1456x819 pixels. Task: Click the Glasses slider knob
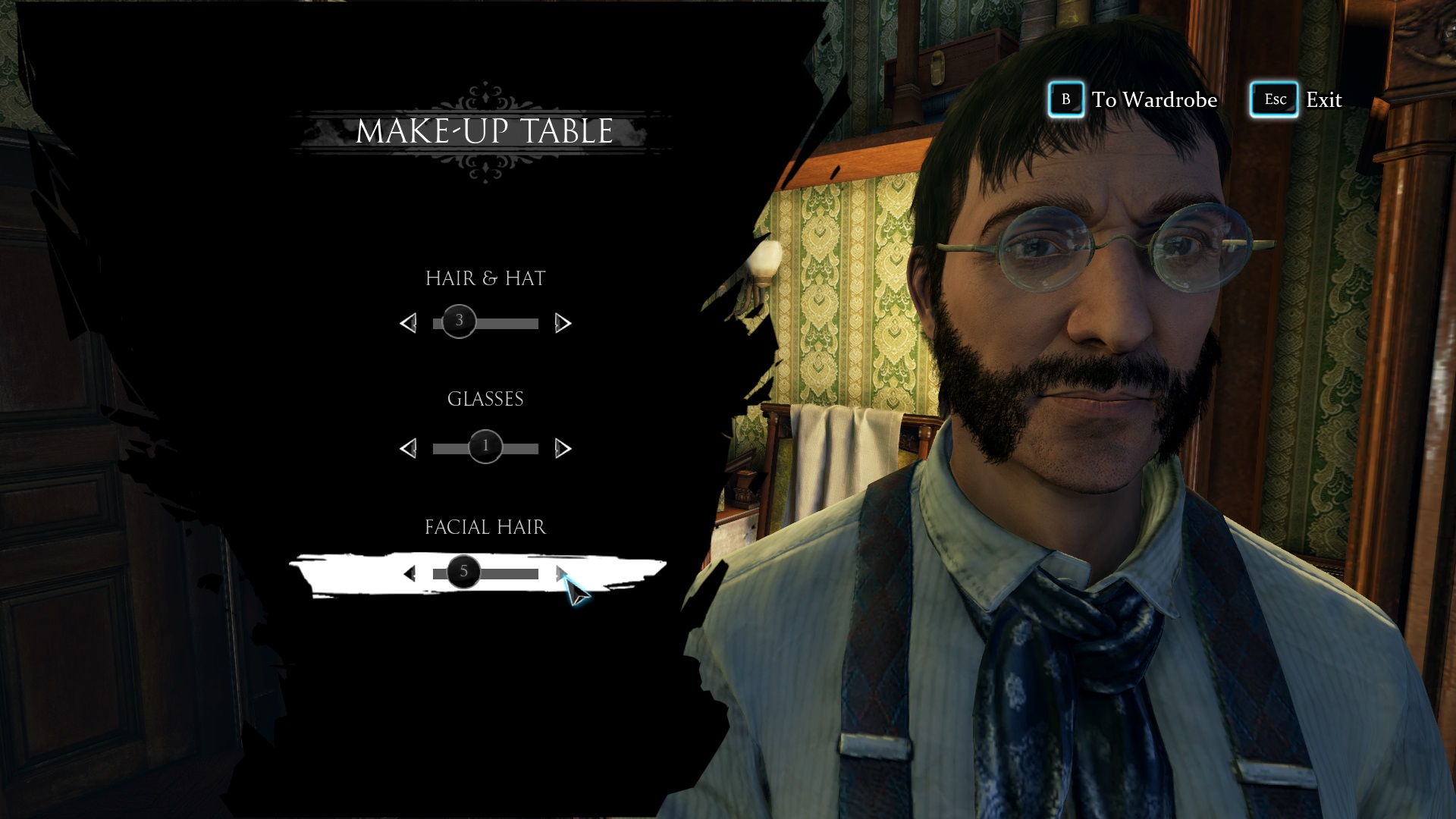[x=485, y=447]
